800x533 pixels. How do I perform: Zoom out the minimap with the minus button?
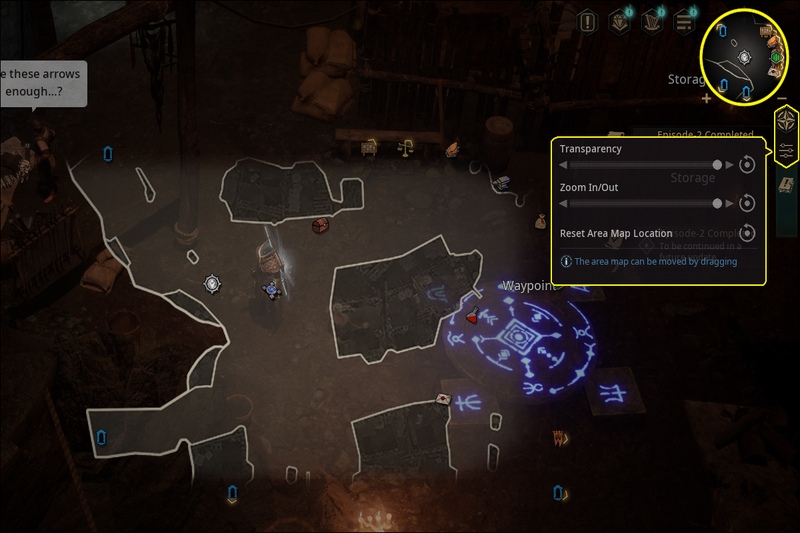point(782,98)
